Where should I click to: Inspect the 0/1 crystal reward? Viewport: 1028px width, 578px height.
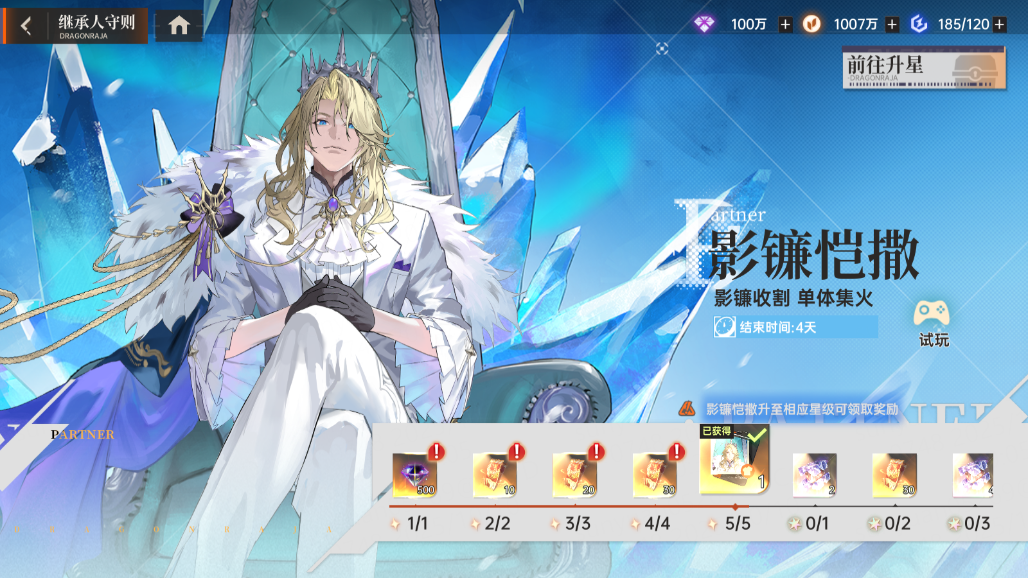tap(815, 474)
